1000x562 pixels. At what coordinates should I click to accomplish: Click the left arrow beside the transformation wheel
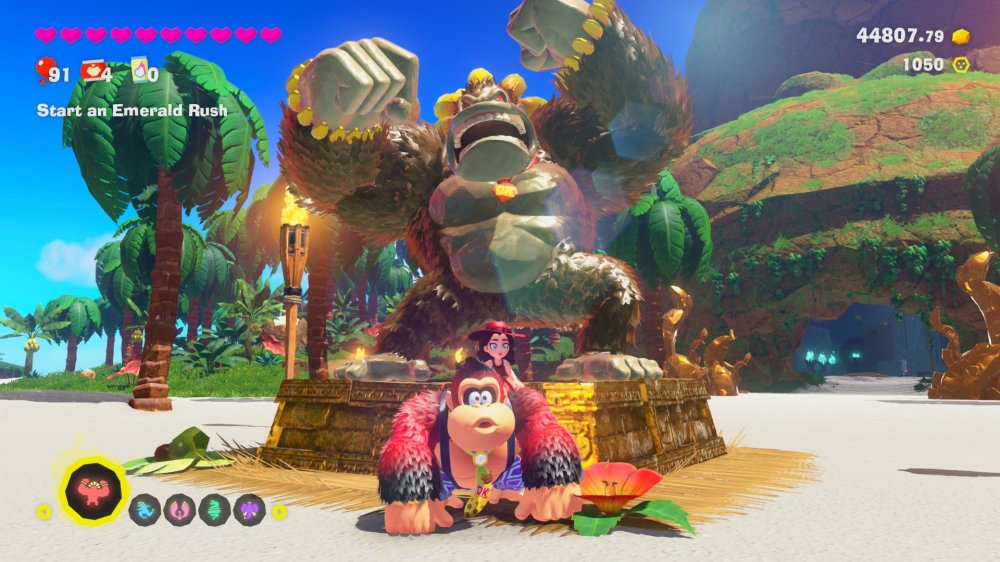[44, 512]
